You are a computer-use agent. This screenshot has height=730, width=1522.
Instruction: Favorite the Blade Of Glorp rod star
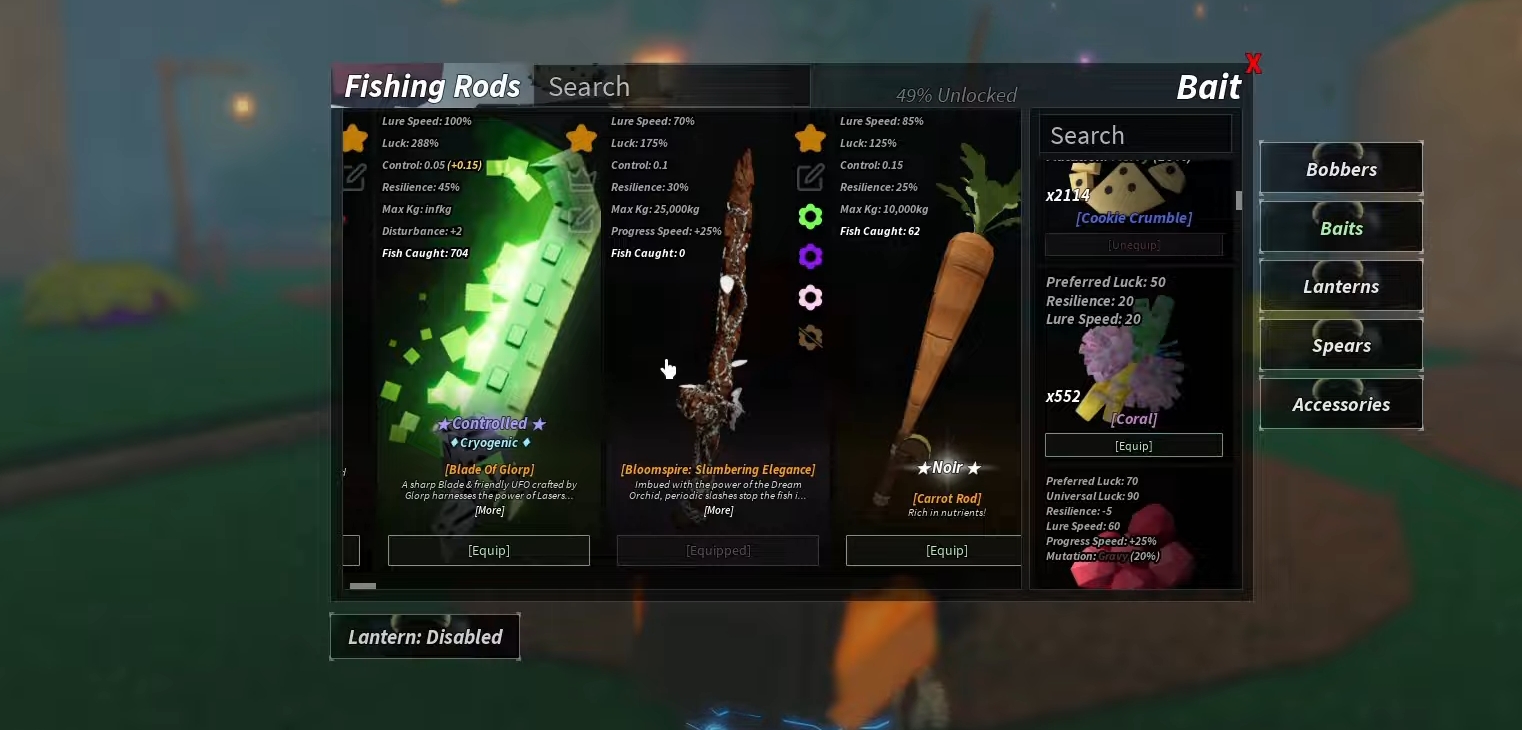pyautogui.click(x=353, y=138)
